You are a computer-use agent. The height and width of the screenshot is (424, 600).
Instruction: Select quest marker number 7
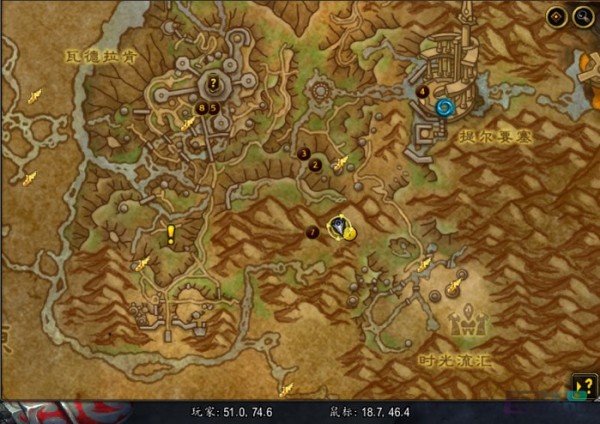click(x=313, y=232)
